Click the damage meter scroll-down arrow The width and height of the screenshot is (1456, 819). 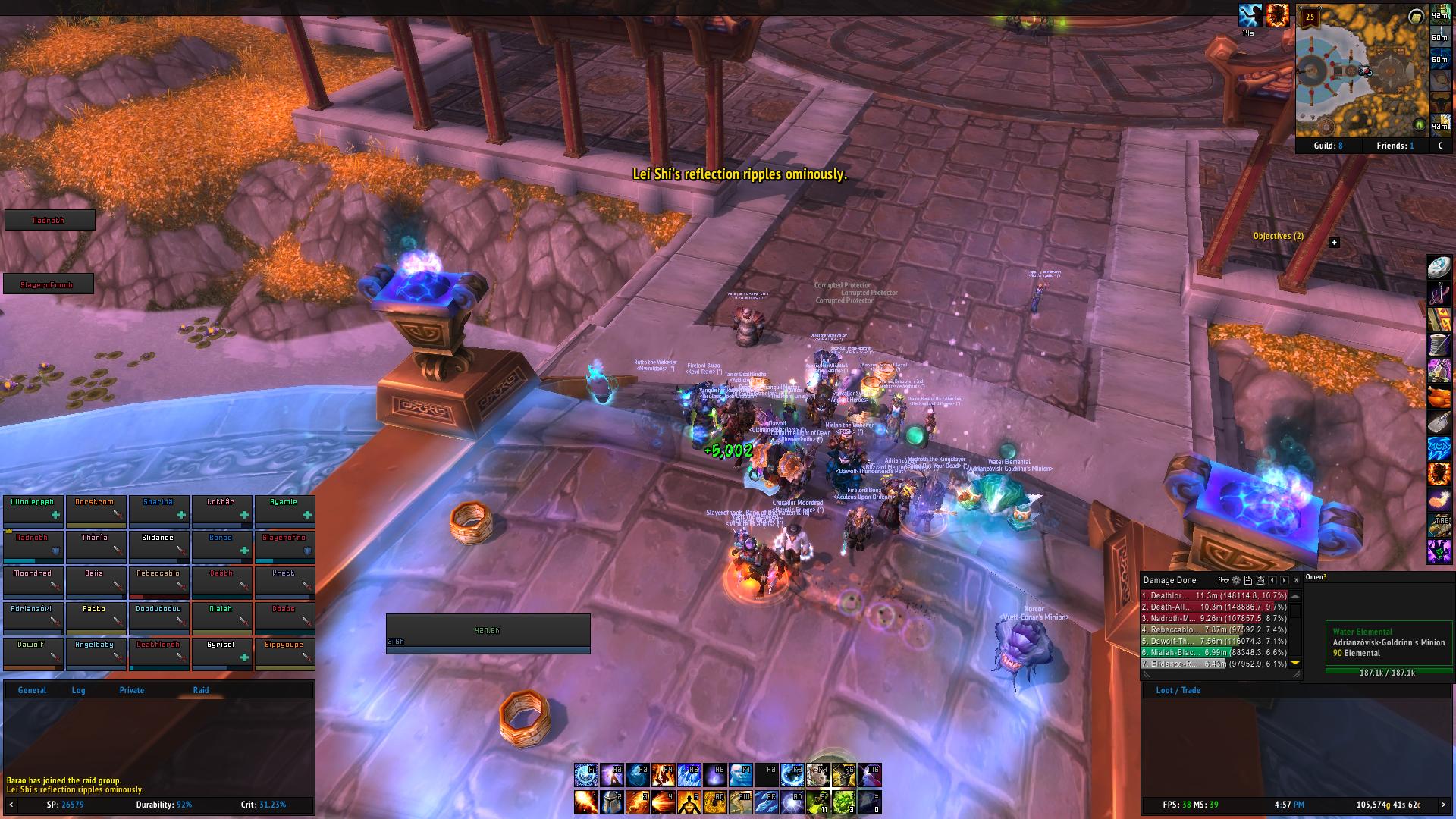[1295, 664]
